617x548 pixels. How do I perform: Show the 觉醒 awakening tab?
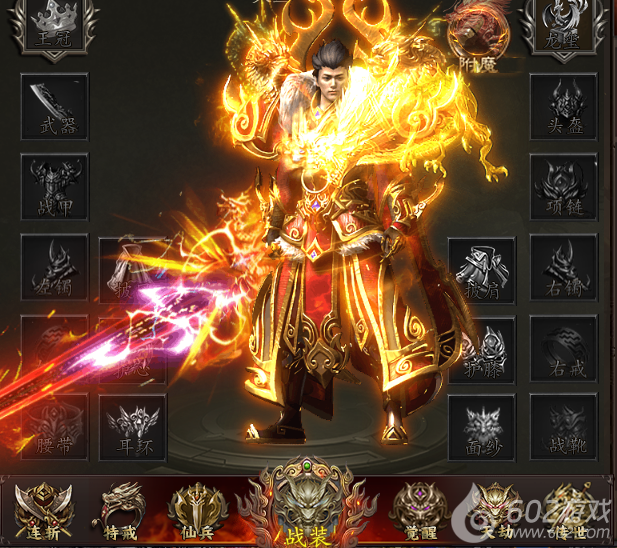tap(415, 510)
